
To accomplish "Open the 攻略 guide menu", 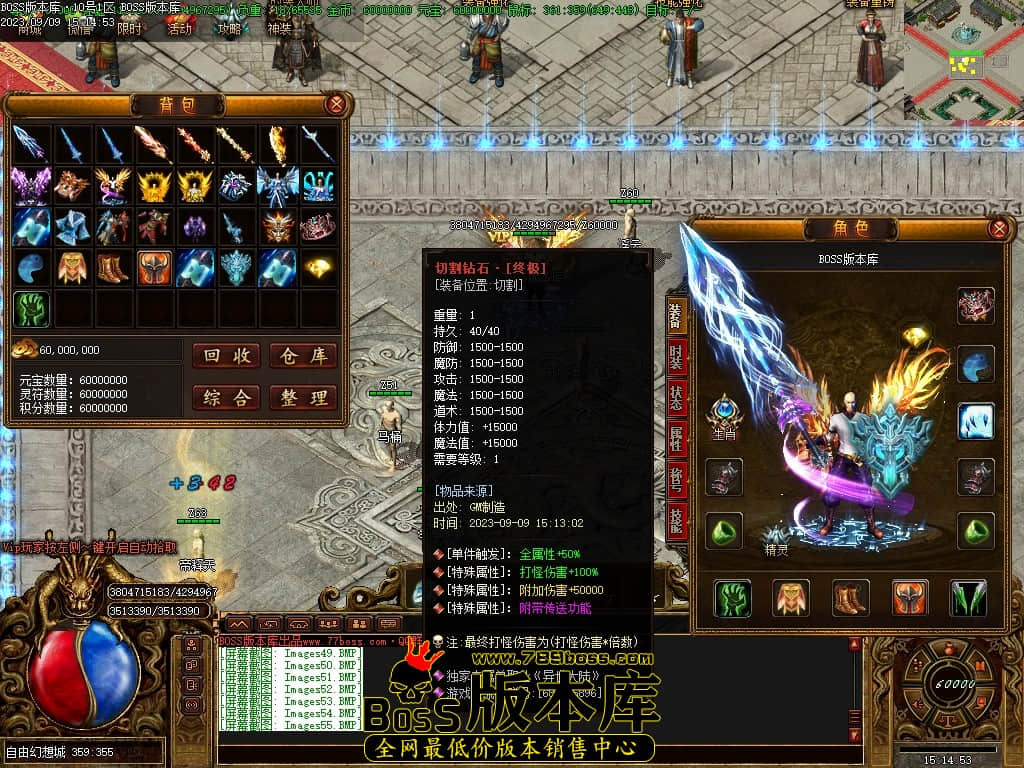I will point(230,28).
